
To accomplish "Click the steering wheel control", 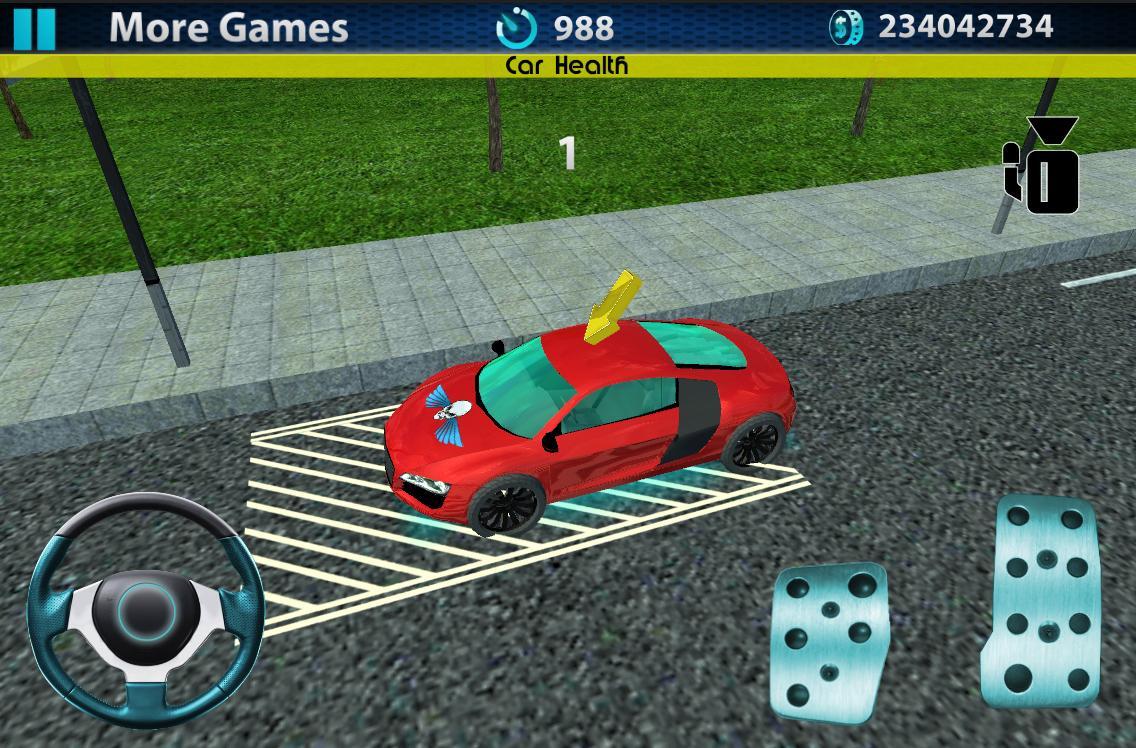I will coord(146,608).
